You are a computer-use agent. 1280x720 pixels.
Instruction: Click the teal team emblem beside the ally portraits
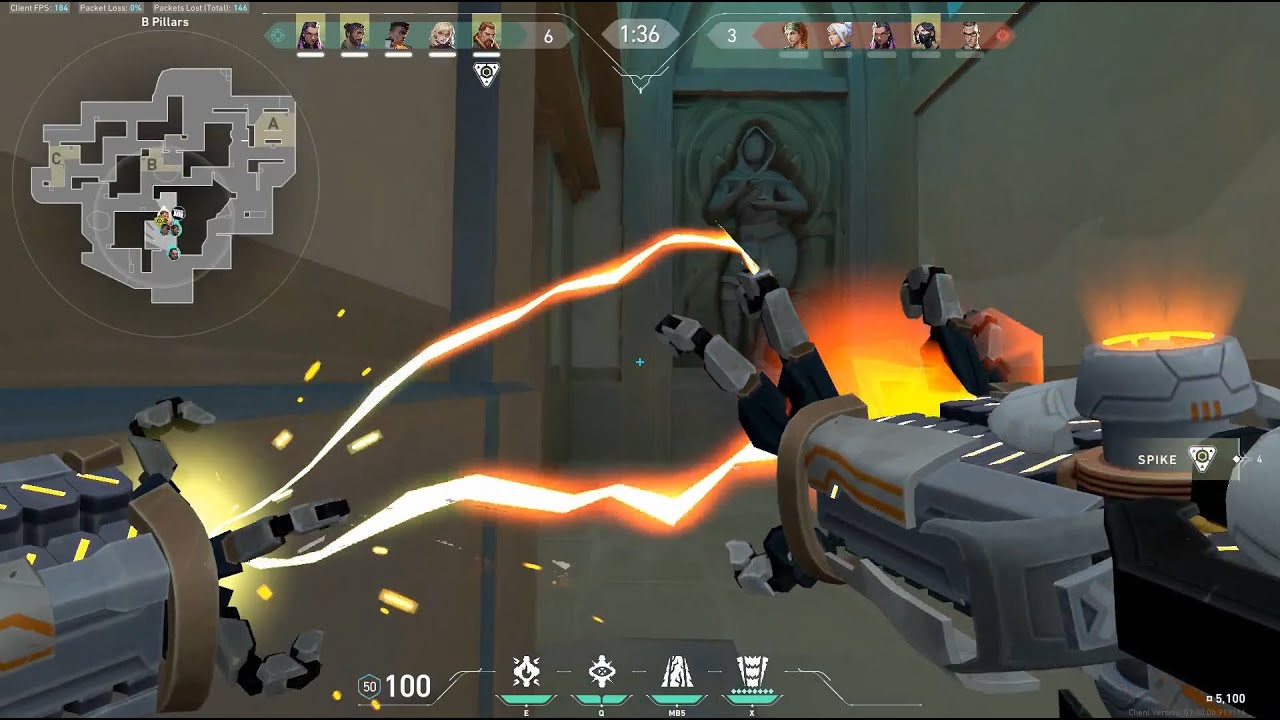click(279, 36)
